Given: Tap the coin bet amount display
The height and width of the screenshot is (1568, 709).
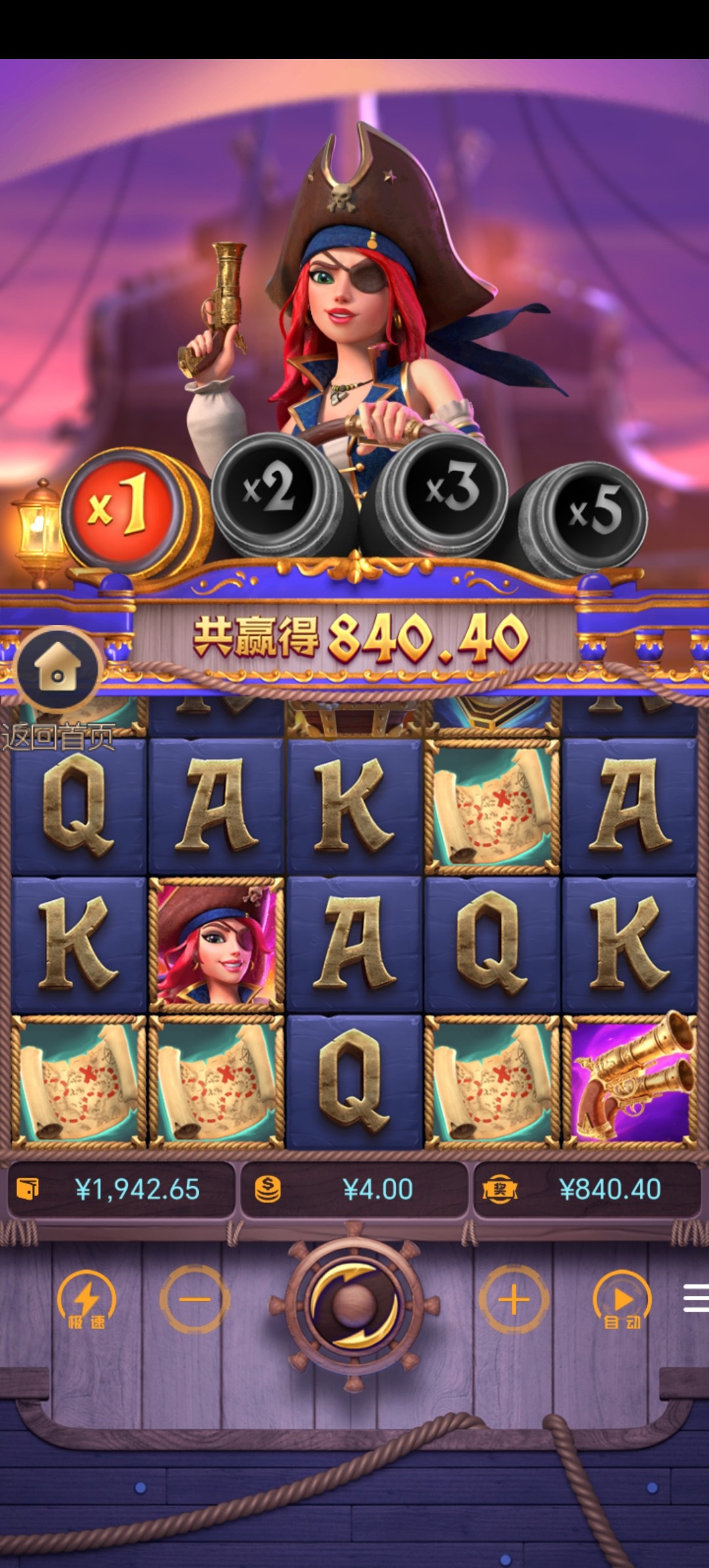Looking at the screenshot, I should pyautogui.click(x=354, y=1189).
